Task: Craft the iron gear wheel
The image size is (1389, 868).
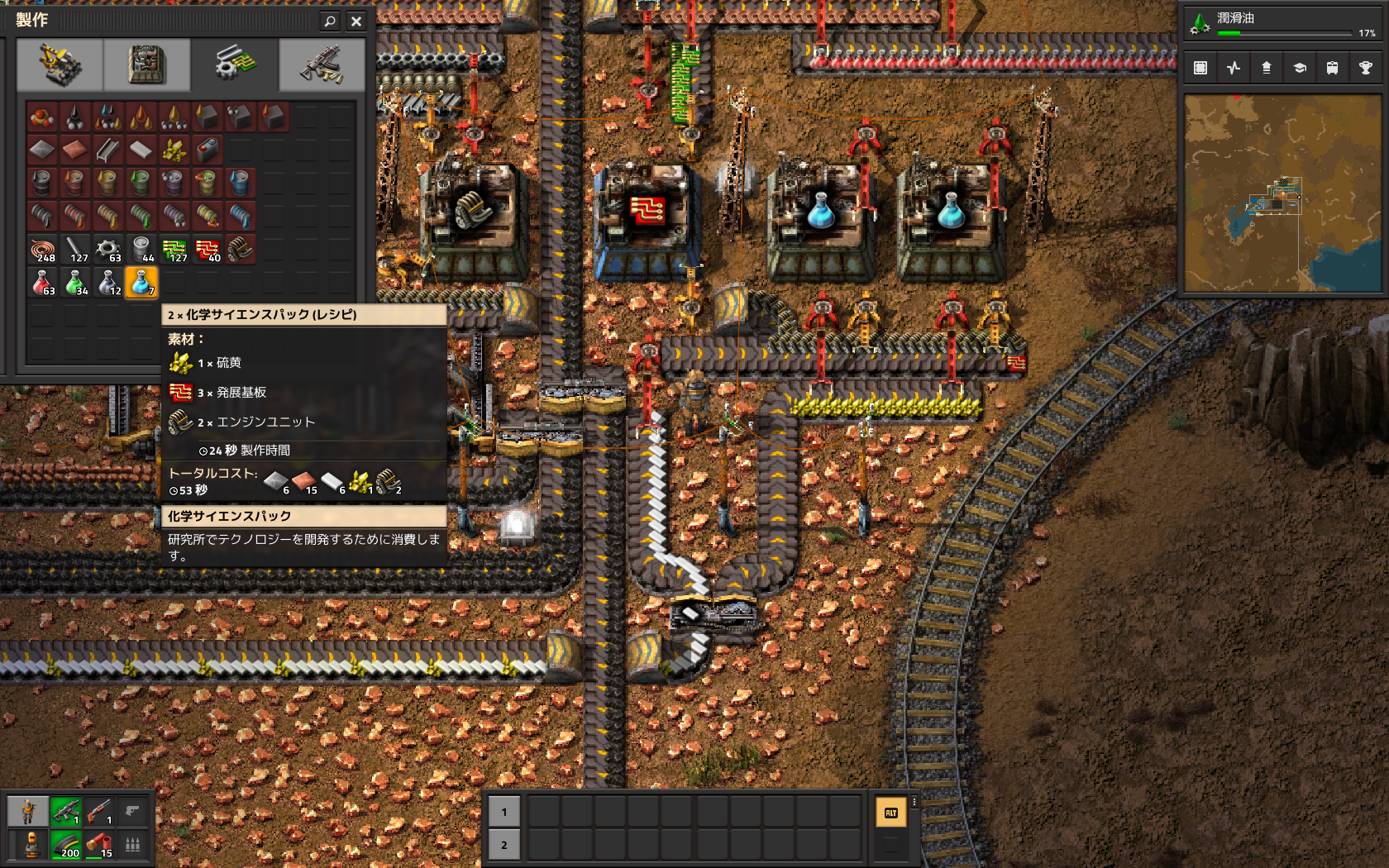Action: pos(108,250)
